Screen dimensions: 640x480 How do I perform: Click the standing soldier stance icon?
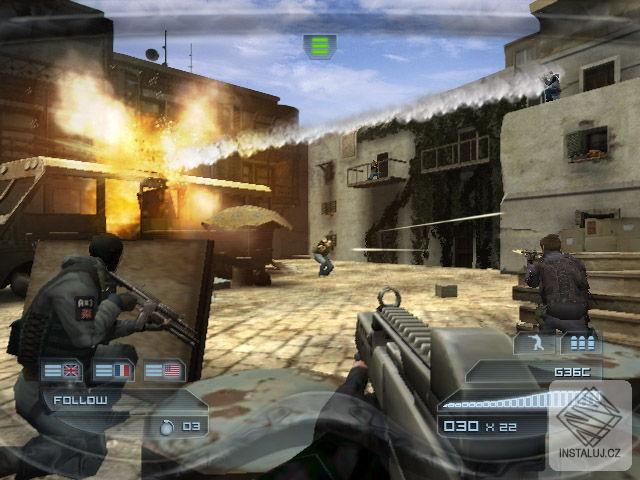[532, 344]
